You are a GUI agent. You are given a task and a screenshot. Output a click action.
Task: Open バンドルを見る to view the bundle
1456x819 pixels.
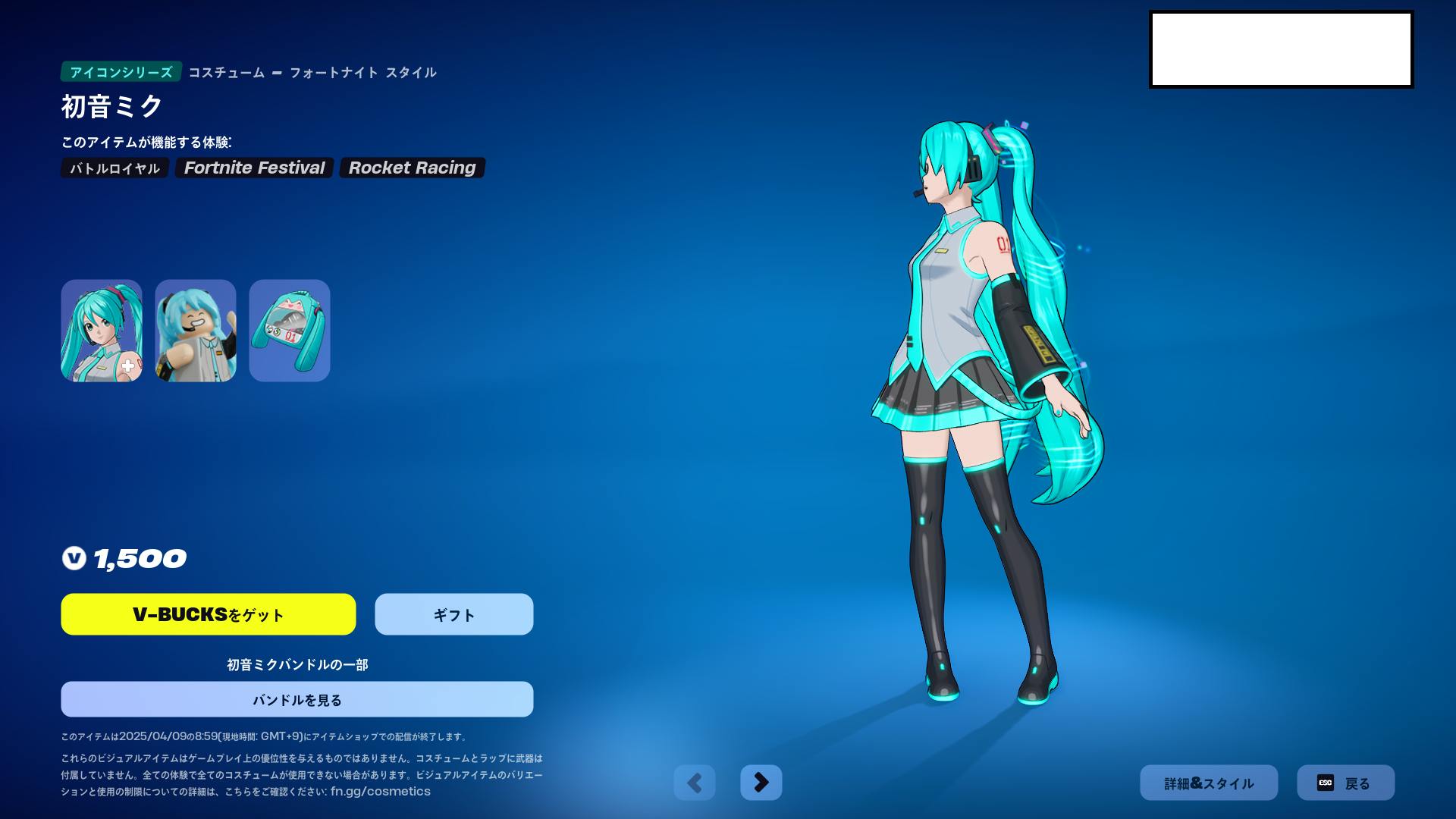(297, 699)
